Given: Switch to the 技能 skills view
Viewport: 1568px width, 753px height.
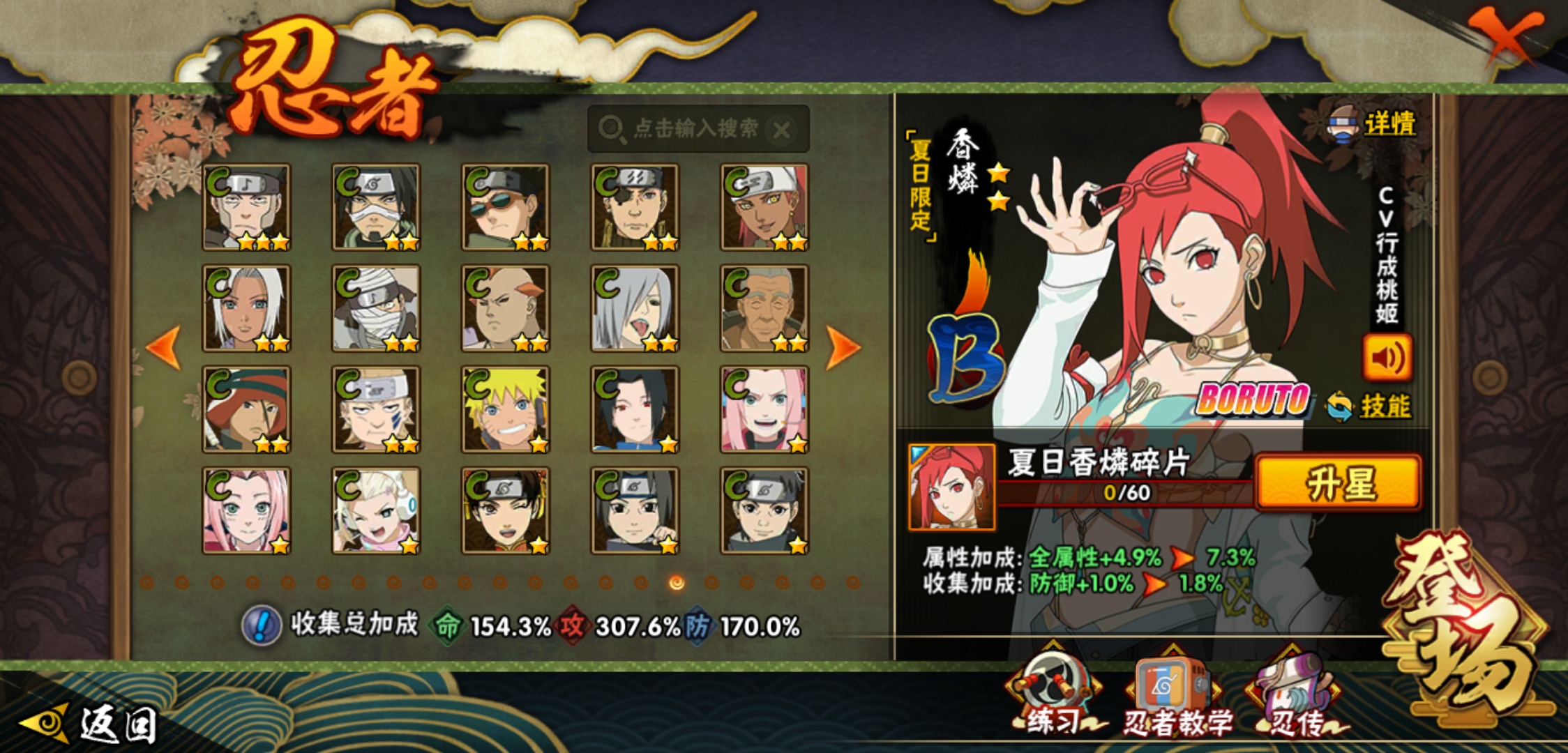Looking at the screenshot, I should [x=1384, y=406].
